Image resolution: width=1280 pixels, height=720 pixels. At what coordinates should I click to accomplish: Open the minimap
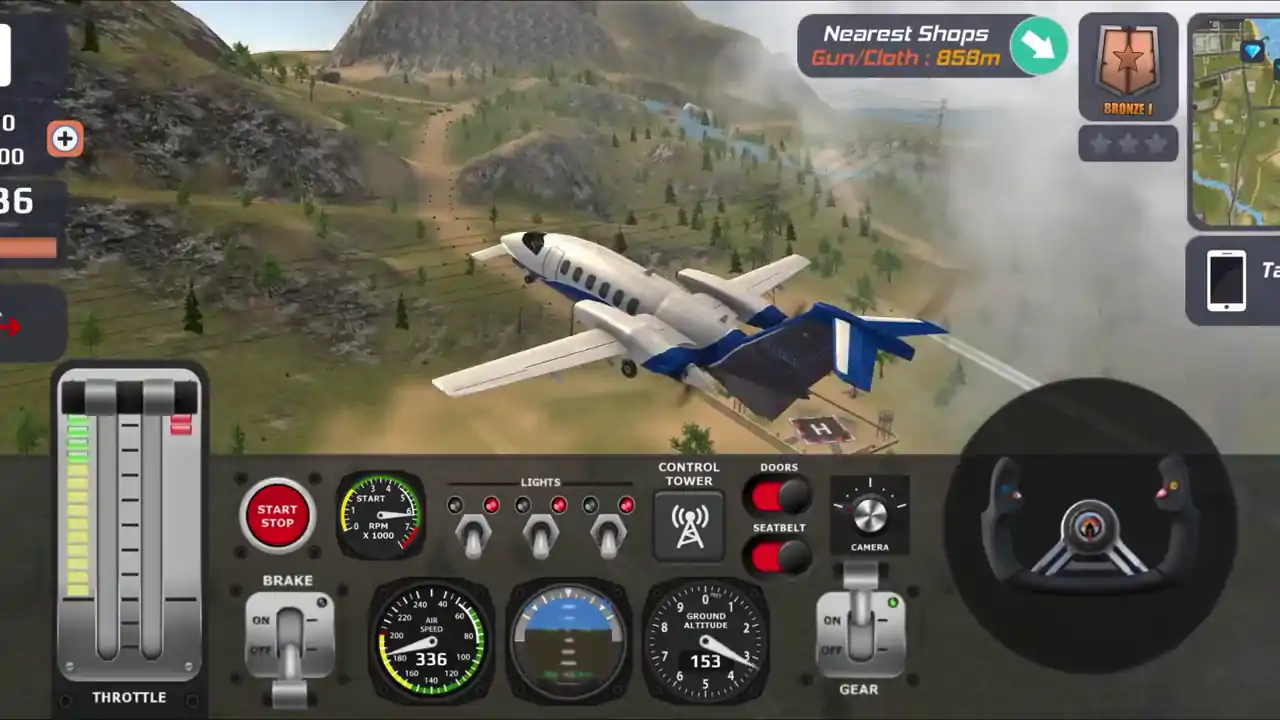(x=1236, y=120)
